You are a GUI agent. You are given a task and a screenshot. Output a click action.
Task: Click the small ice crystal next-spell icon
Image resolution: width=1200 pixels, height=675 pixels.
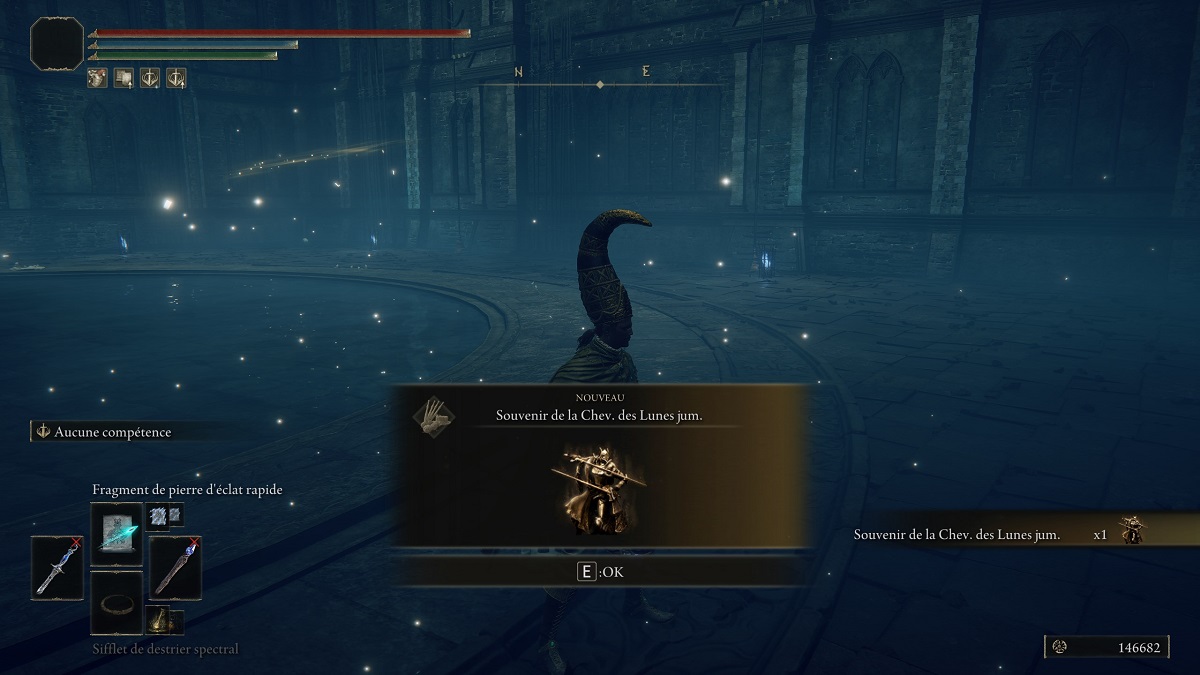tap(163, 515)
